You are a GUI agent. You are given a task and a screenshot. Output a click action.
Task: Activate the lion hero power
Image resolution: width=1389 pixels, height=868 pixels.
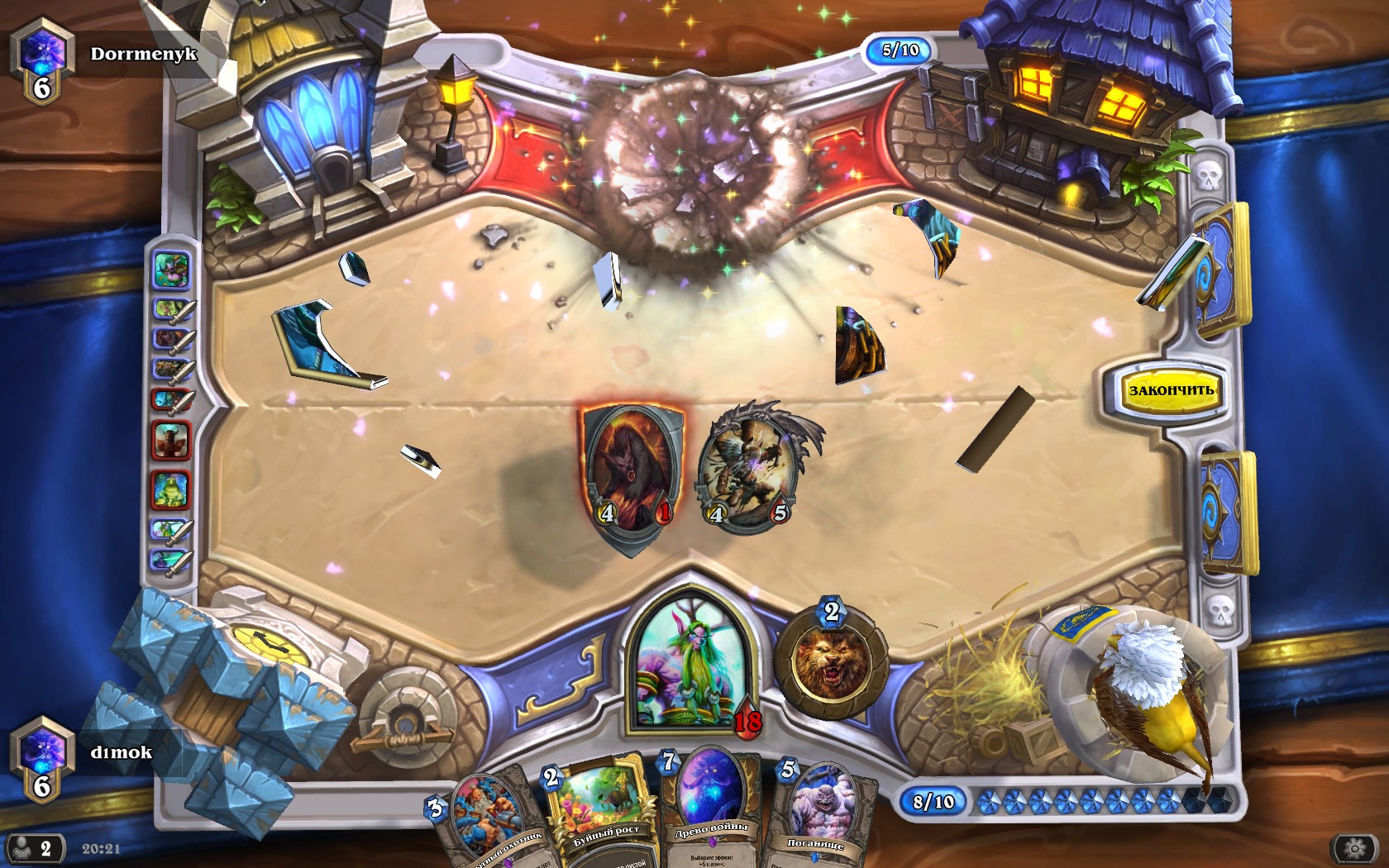(x=831, y=661)
